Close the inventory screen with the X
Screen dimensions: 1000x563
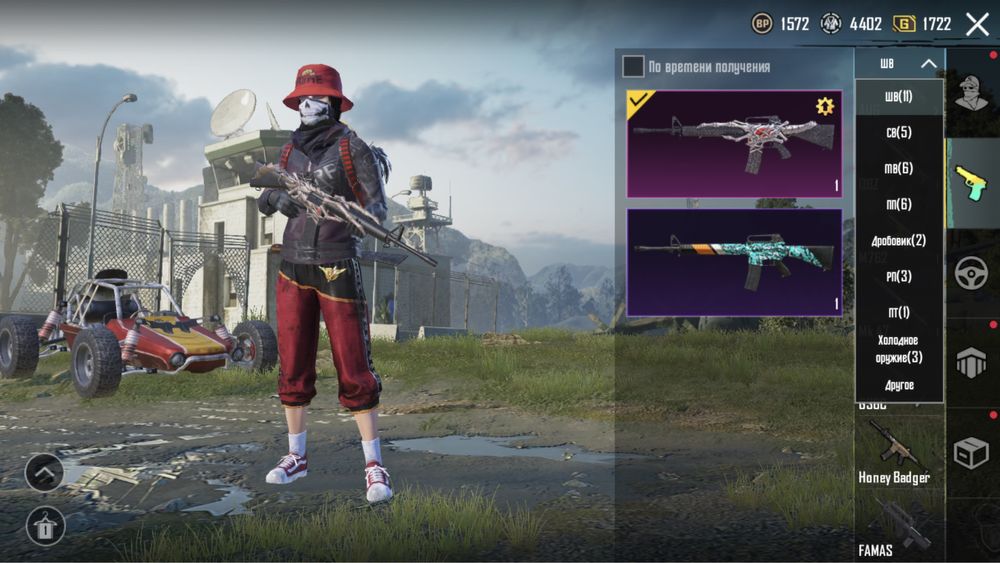pos(977,24)
